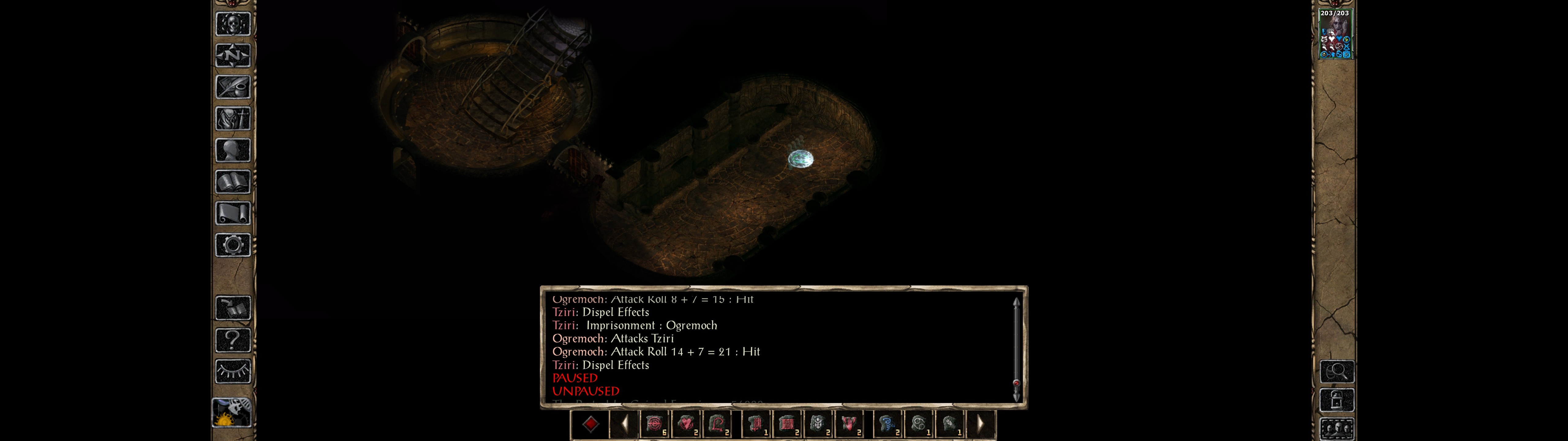Open the mage spellbook
This screenshot has width=1568, height=441.
(x=232, y=182)
